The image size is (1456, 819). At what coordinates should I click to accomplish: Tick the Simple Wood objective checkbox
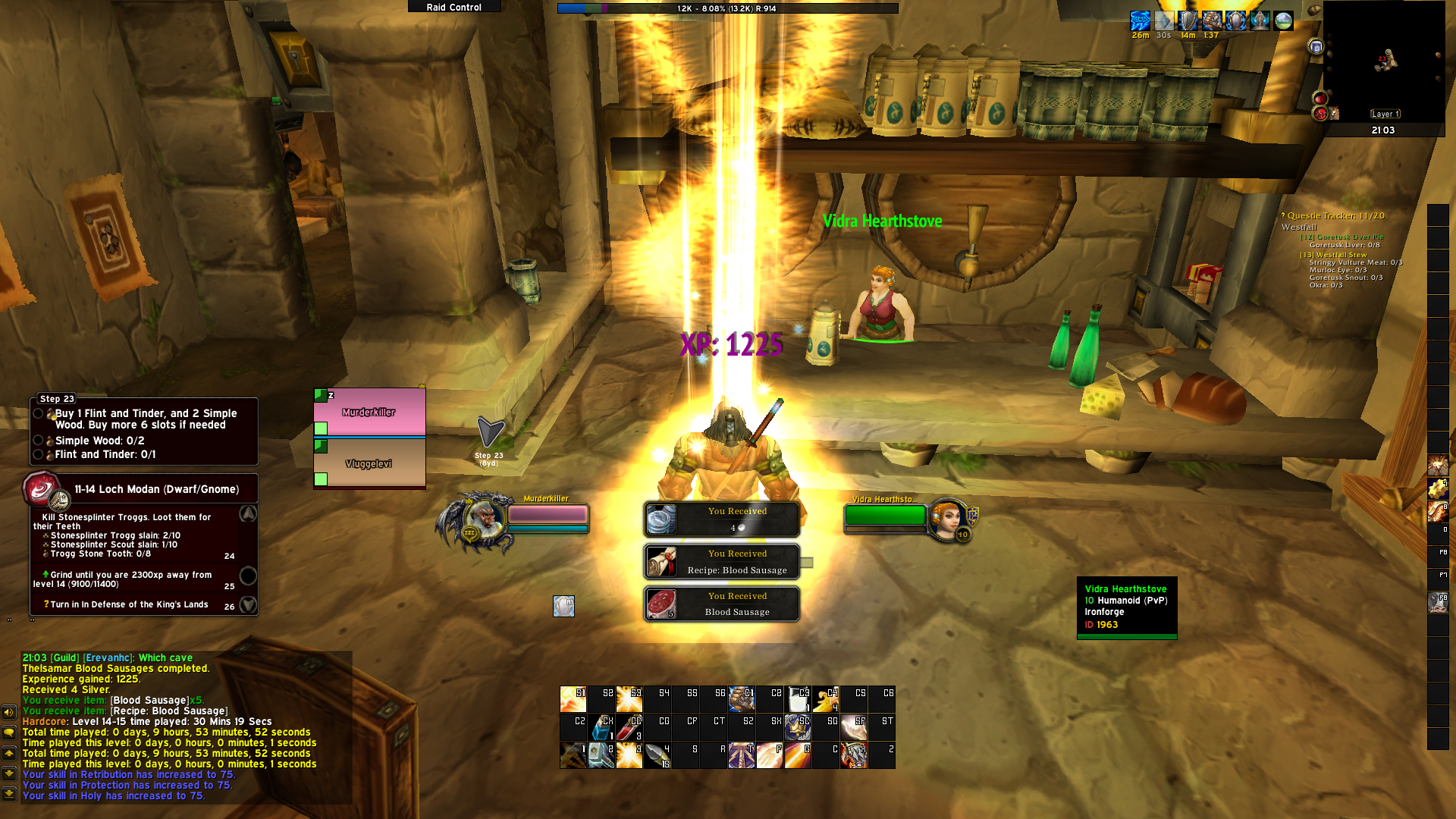38,441
